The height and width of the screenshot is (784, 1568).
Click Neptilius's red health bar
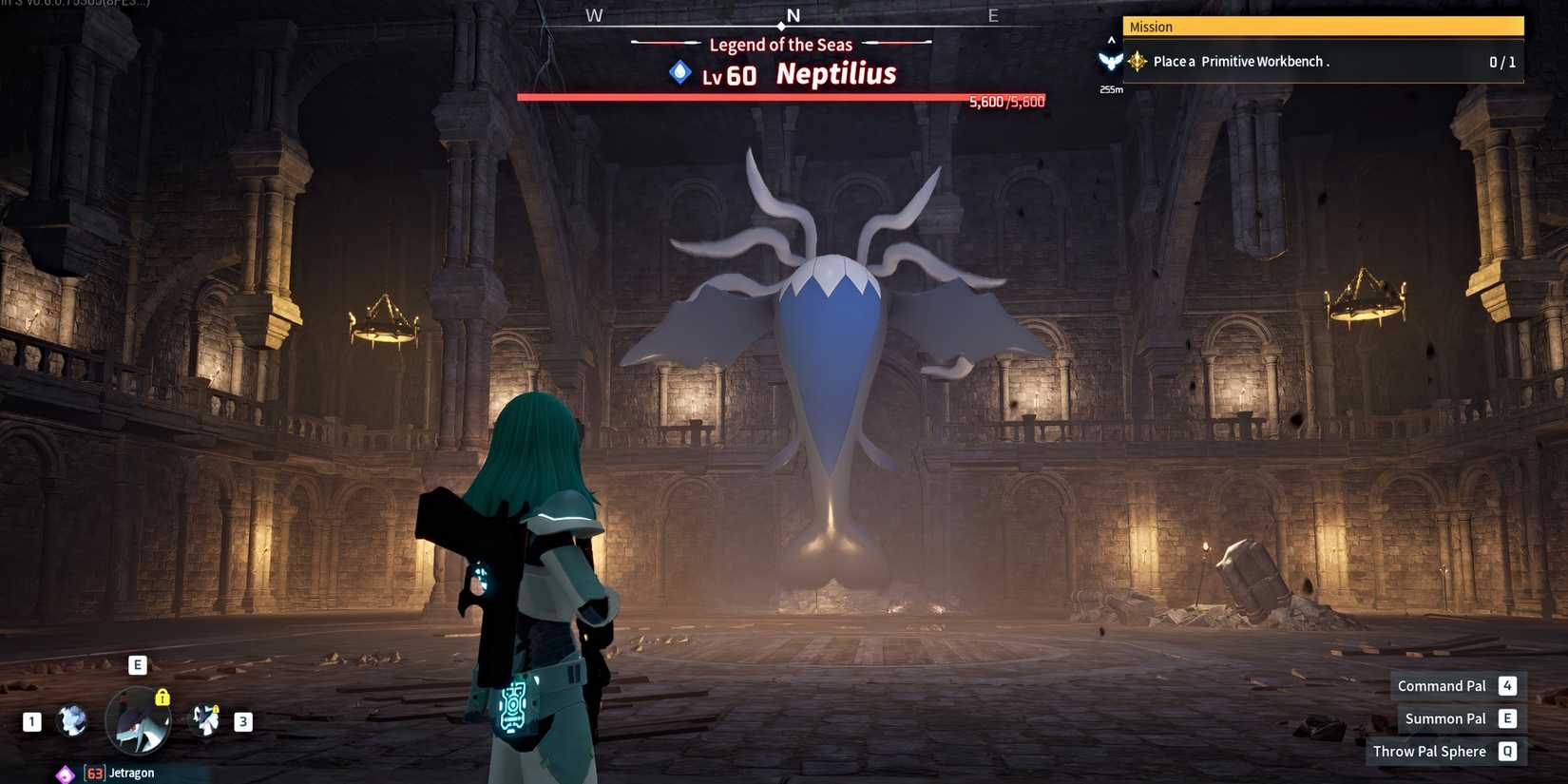[779, 97]
